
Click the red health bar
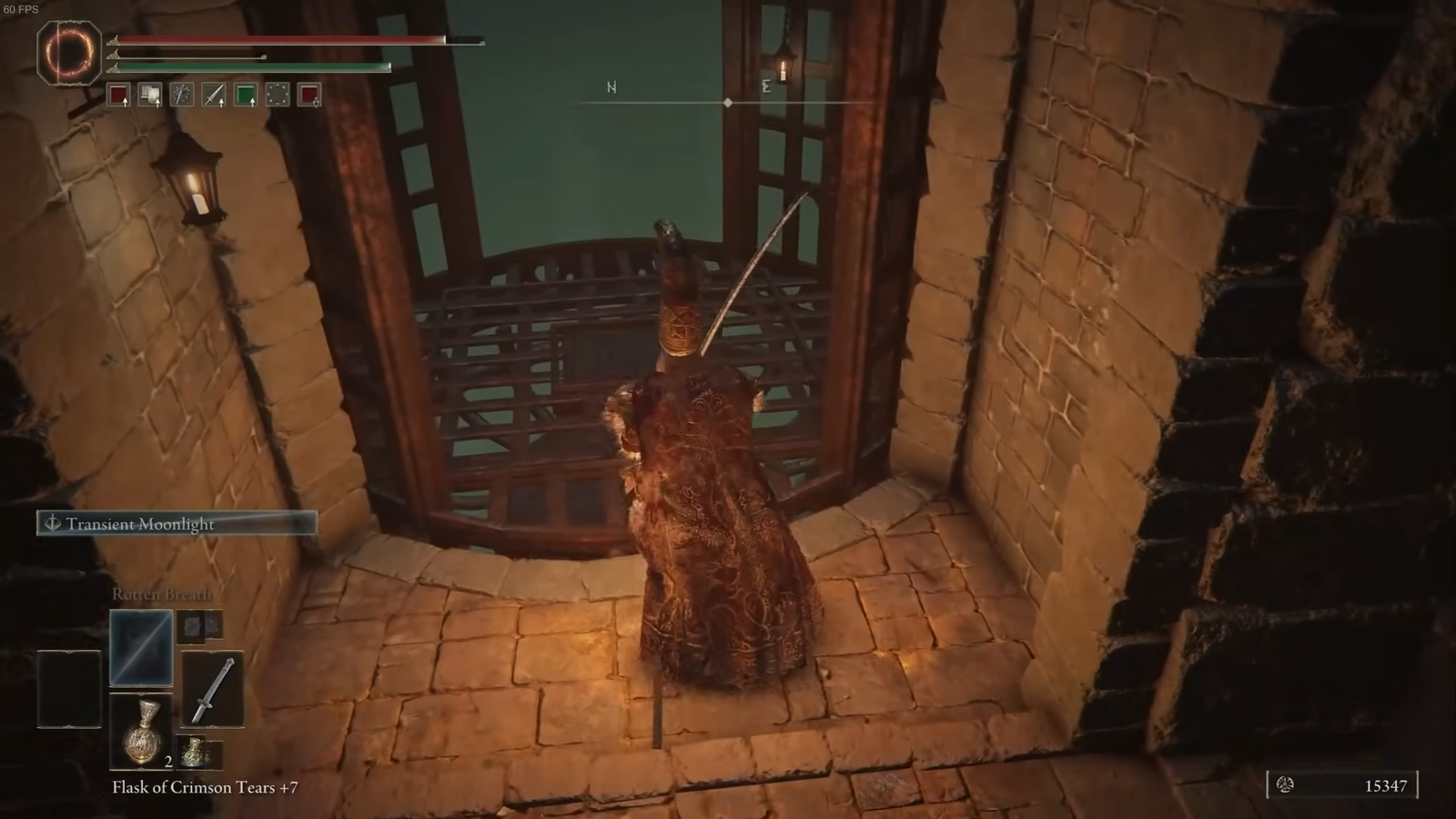[273, 40]
